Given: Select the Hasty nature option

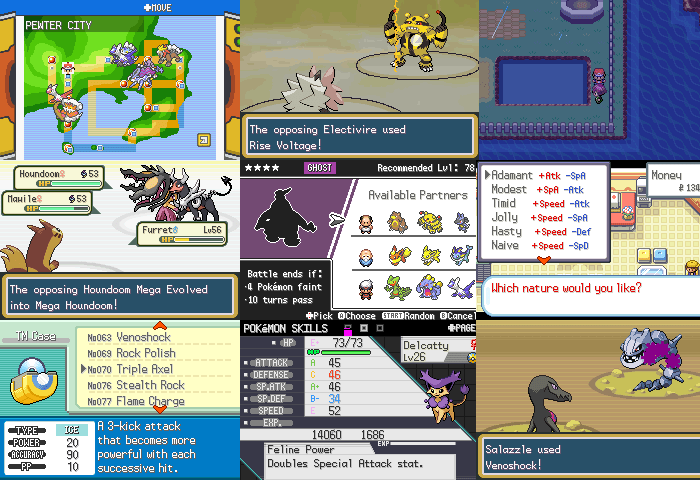Looking at the screenshot, I should pos(507,231).
